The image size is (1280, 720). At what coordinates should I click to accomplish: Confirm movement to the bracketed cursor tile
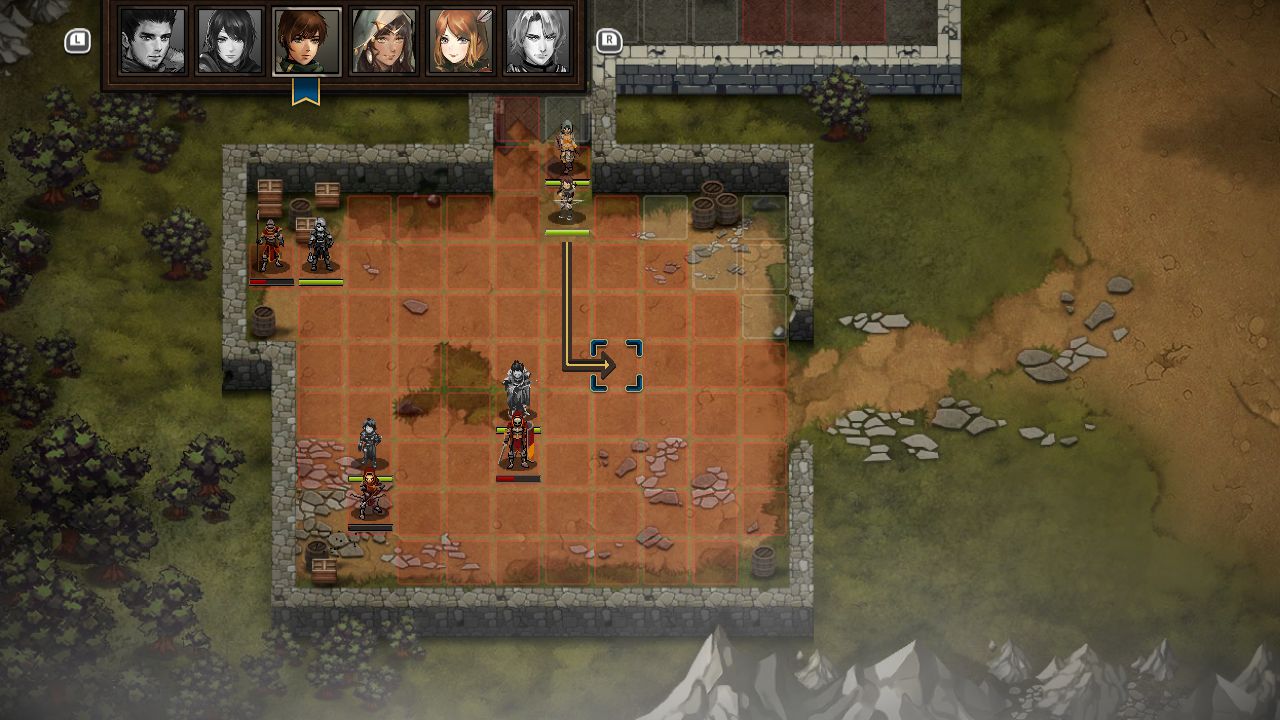pos(616,366)
